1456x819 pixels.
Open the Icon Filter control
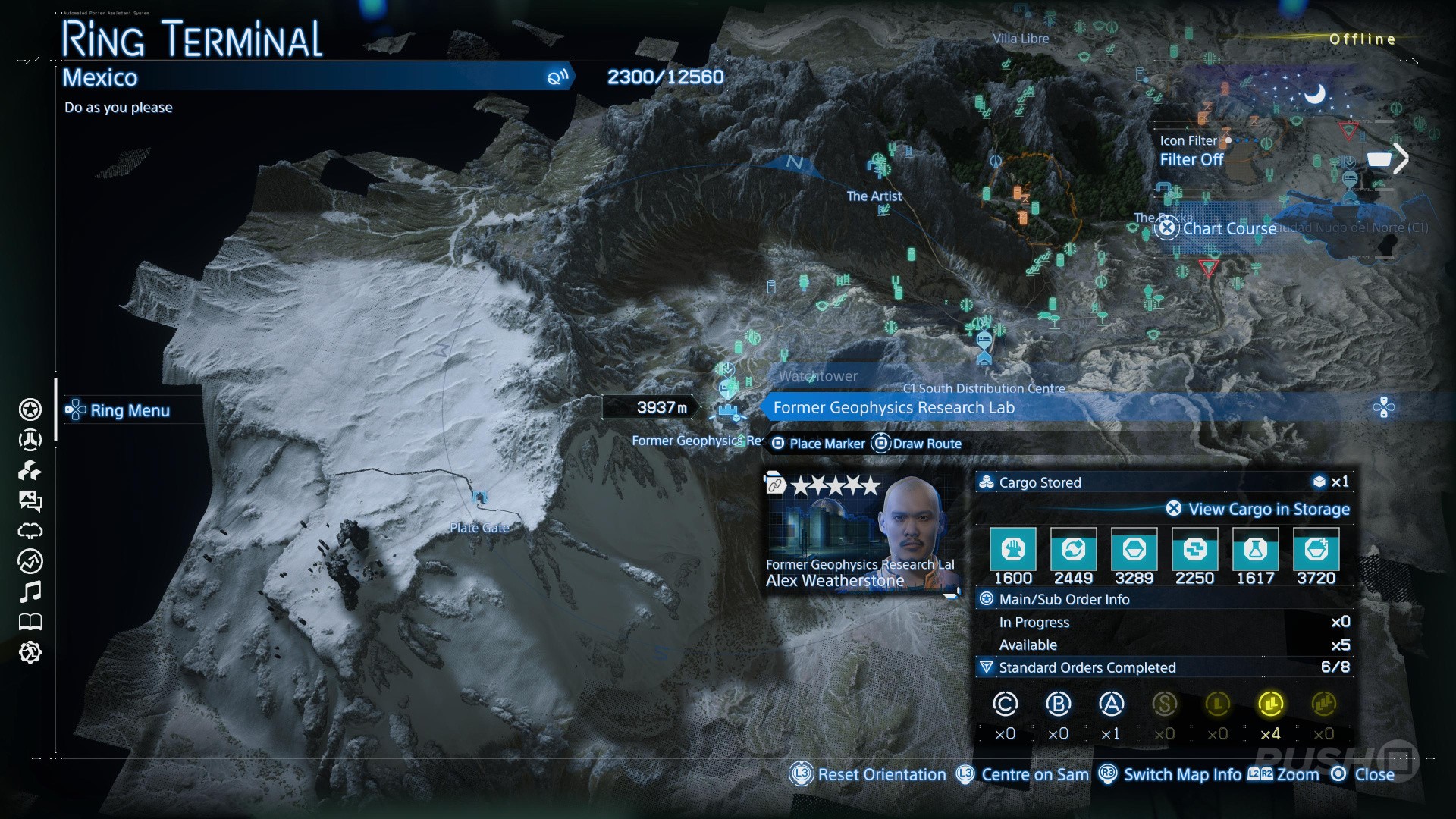coord(1191,151)
